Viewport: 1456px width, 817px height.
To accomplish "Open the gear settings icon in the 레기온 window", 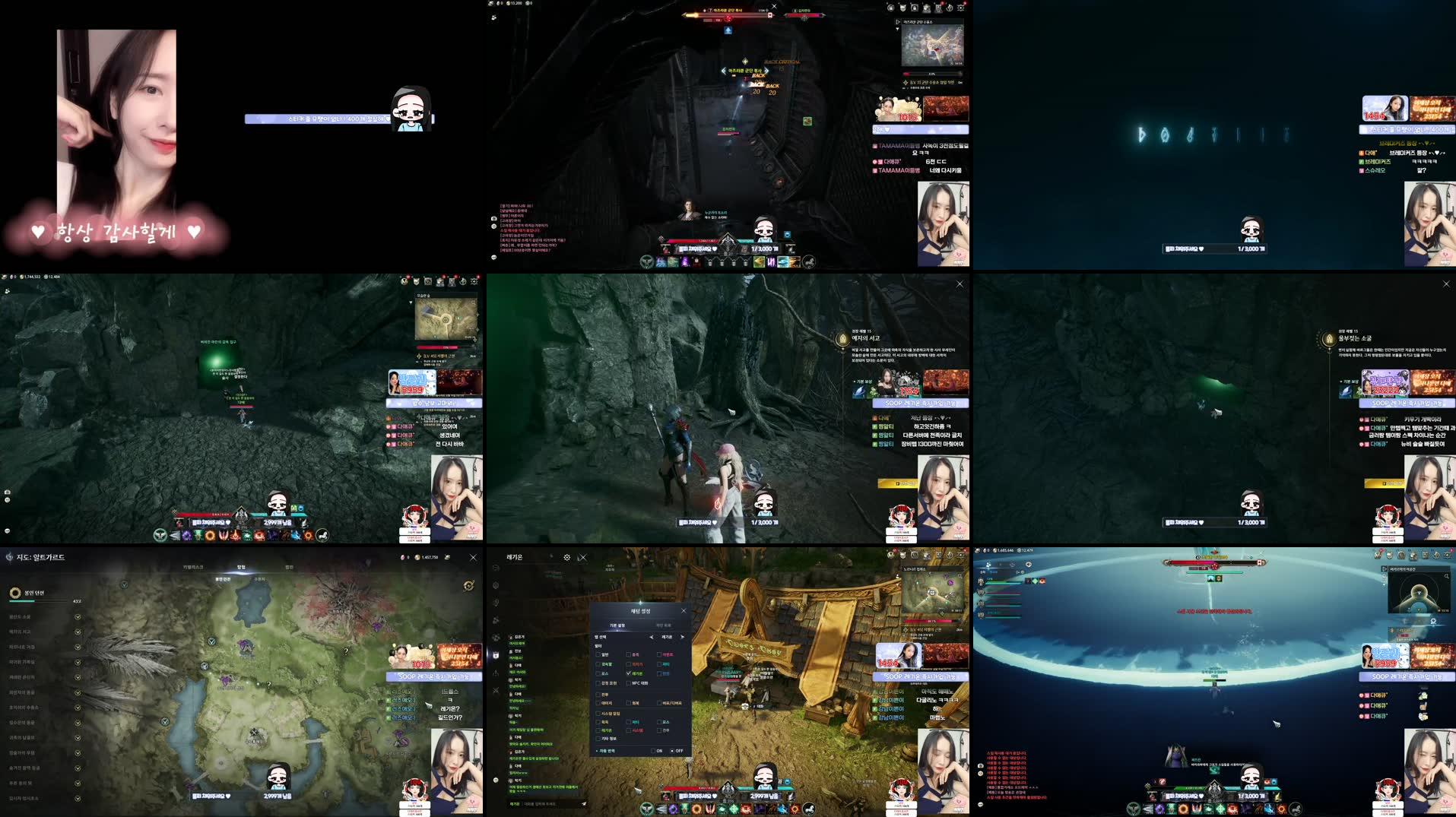I will pos(567,557).
